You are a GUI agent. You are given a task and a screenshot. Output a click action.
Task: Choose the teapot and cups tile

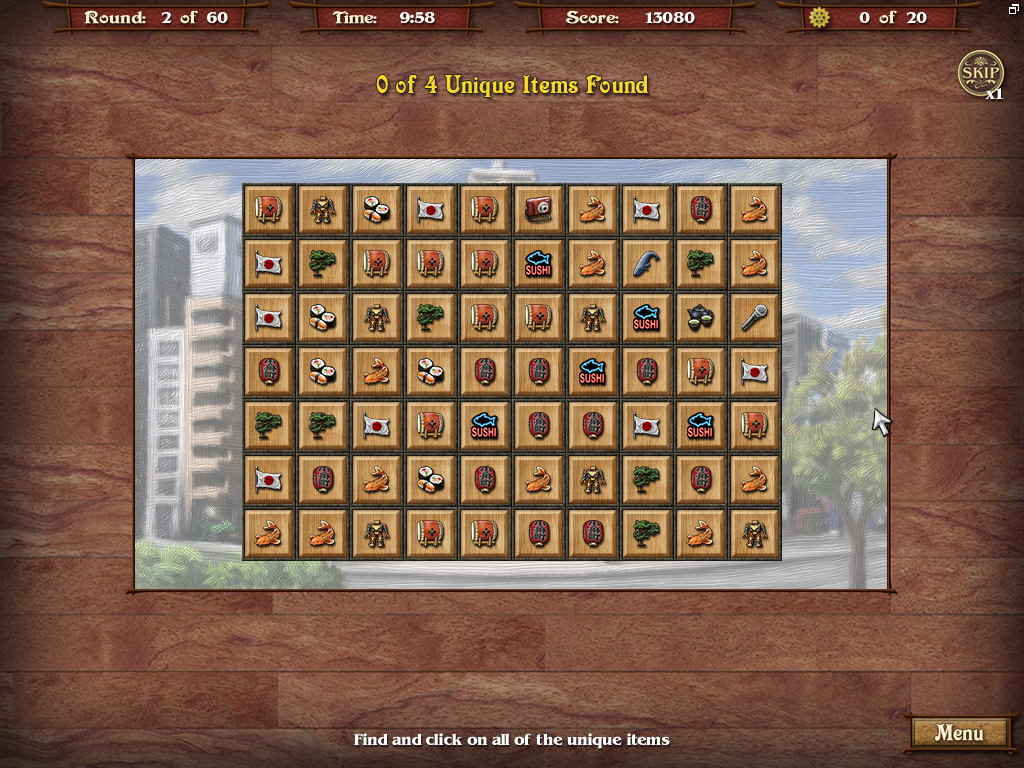point(701,318)
